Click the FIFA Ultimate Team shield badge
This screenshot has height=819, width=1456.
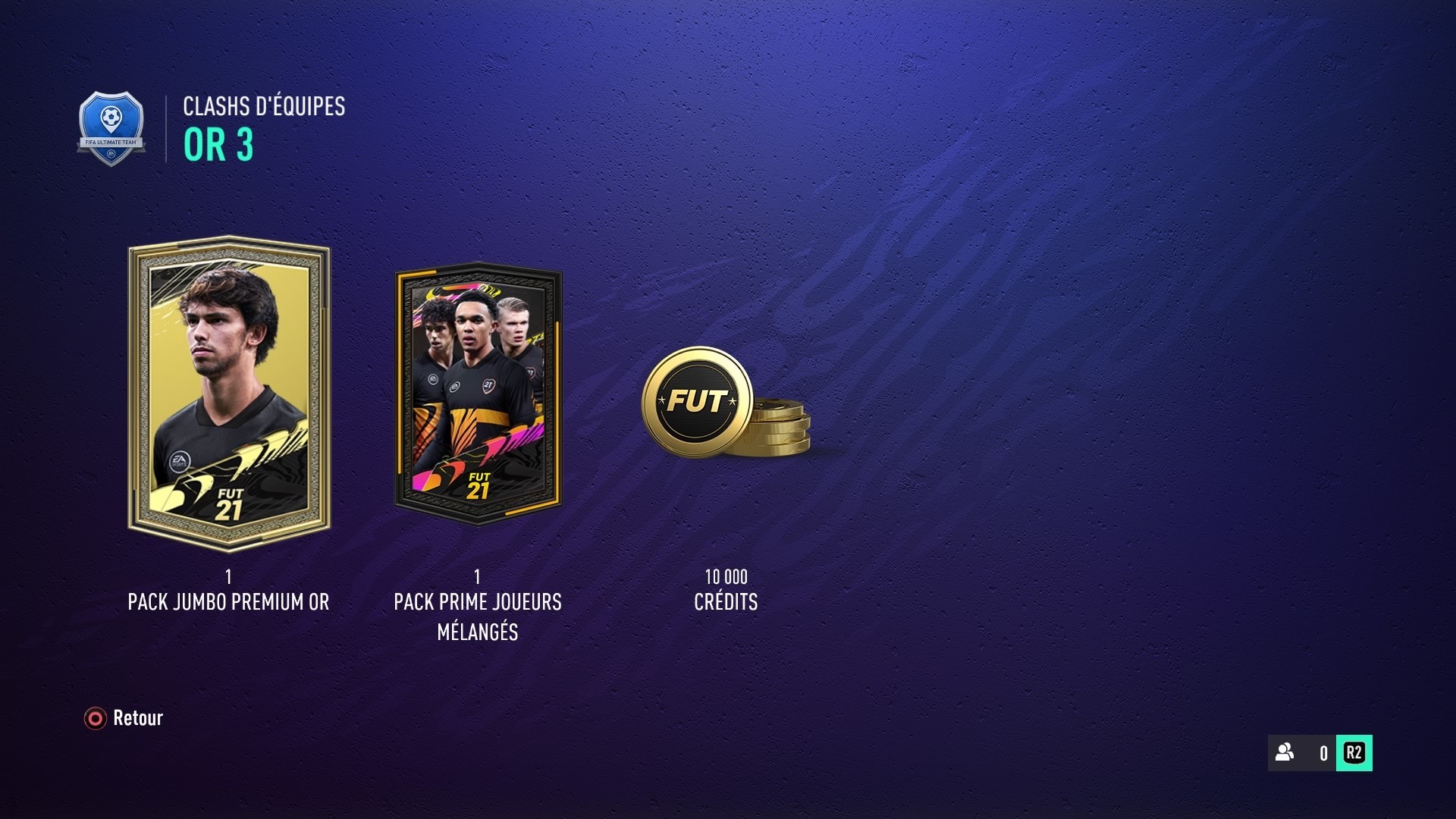112,123
